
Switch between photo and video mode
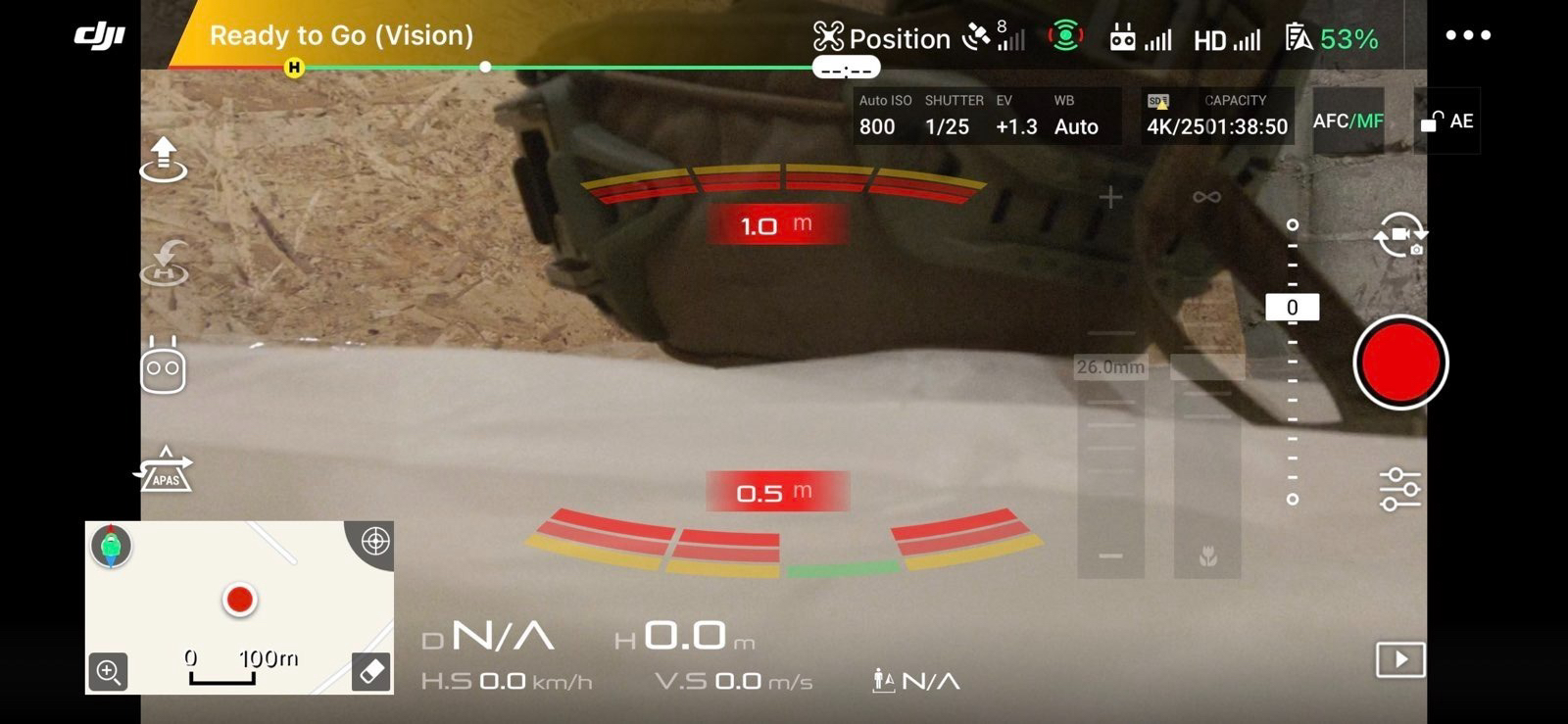[1399, 234]
